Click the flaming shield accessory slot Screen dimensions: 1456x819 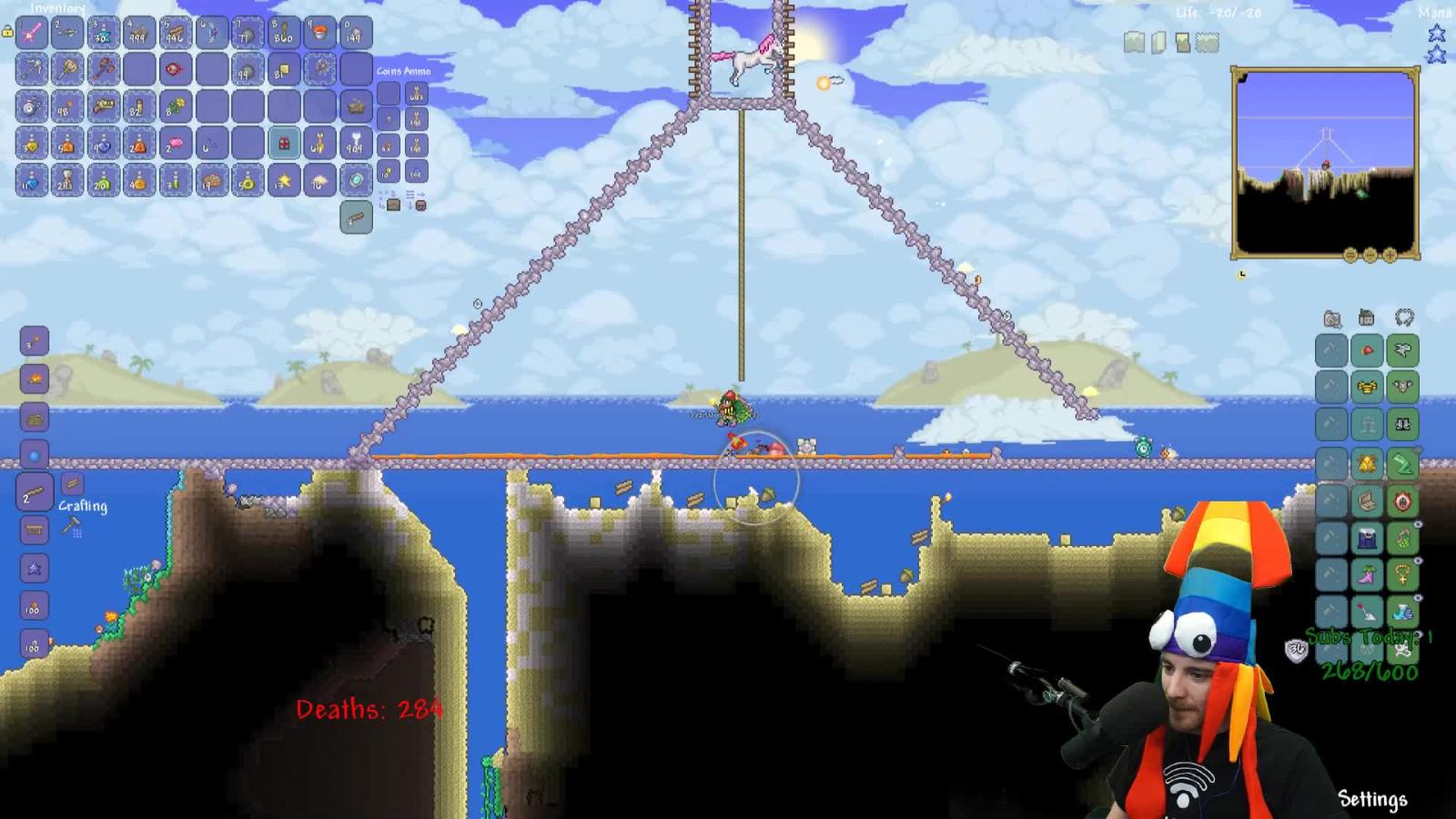1402,500
